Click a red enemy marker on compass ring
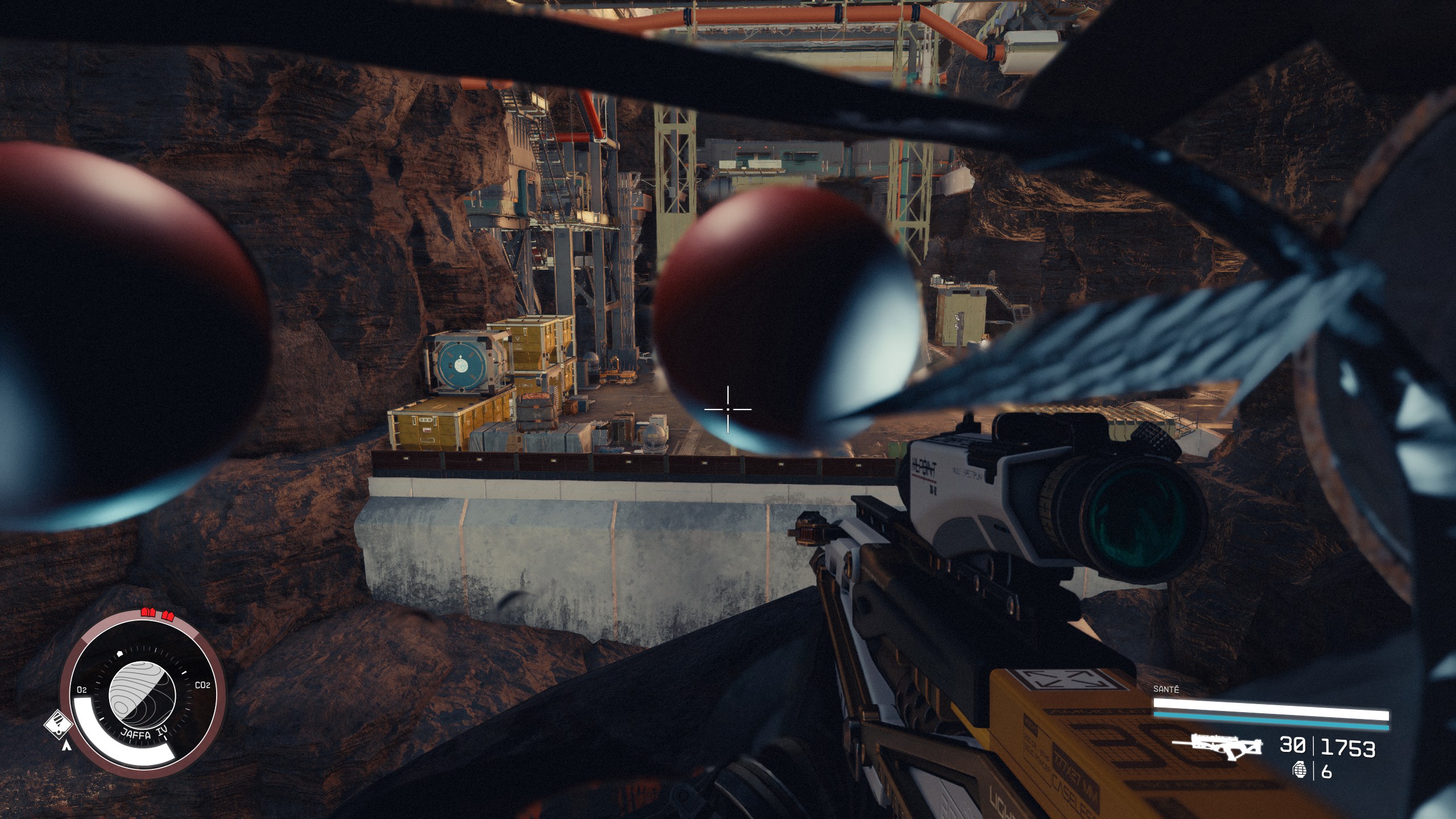Screen dimensions: 1456x819 (148, 613)
